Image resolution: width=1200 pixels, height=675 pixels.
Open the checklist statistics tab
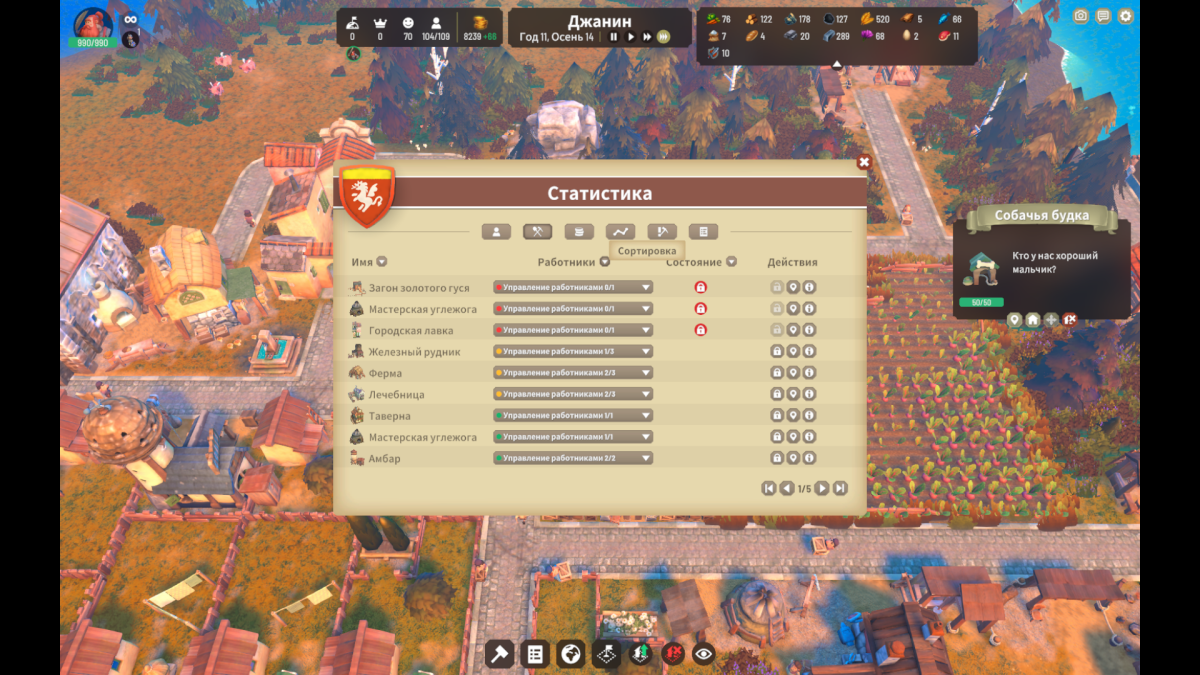point(703,232)
